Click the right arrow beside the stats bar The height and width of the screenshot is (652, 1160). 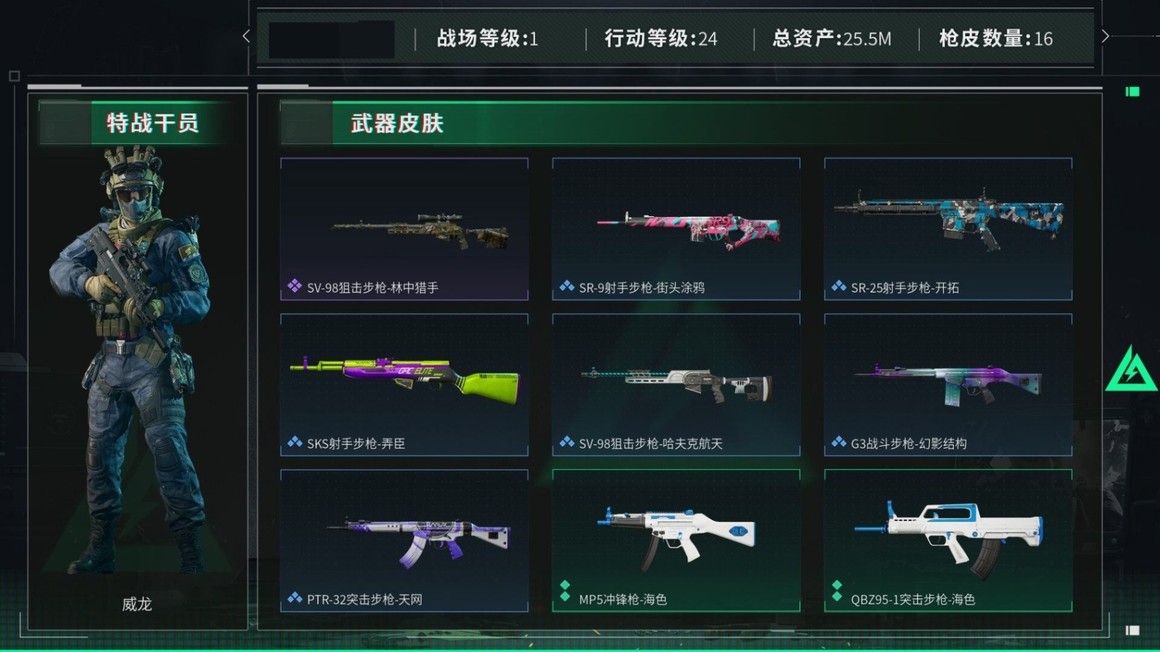pyautogui.click(x=1105, y=37)
